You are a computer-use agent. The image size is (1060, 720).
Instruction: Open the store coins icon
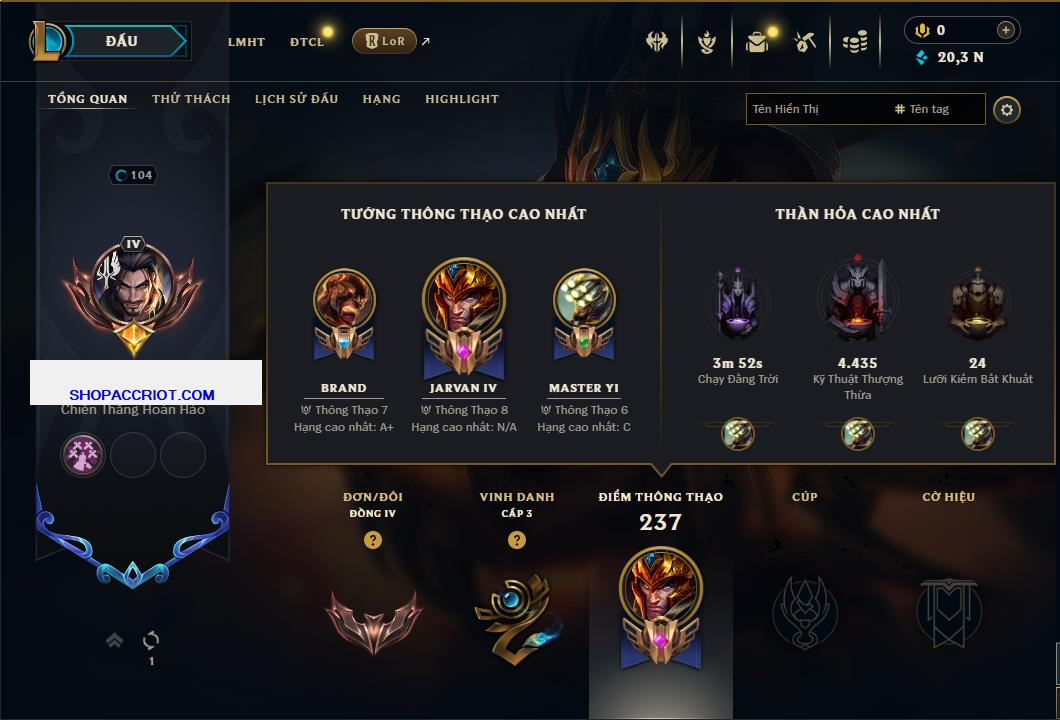coord(854,42)
